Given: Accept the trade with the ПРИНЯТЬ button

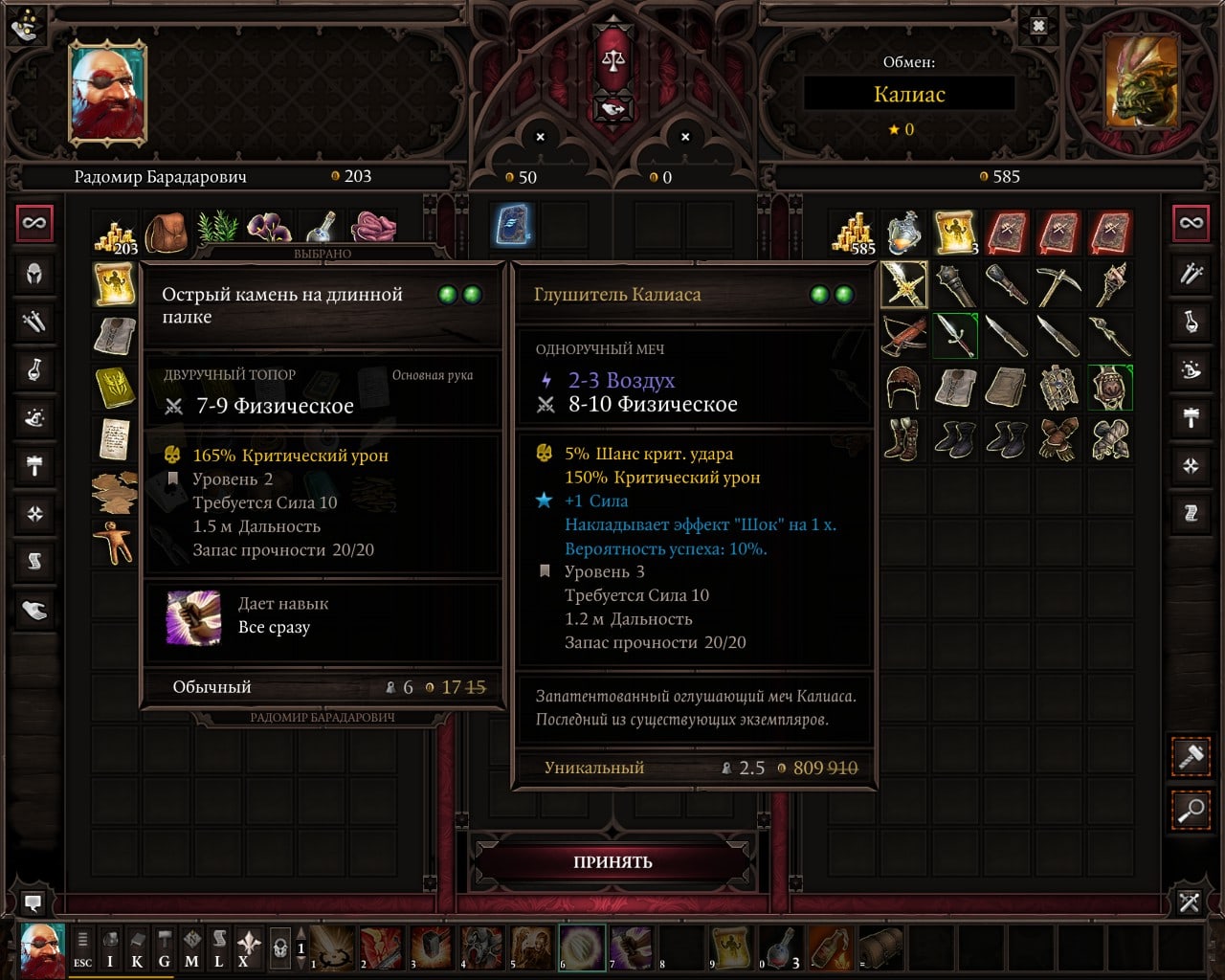Looking at the screenshot, I should (612, 861).
